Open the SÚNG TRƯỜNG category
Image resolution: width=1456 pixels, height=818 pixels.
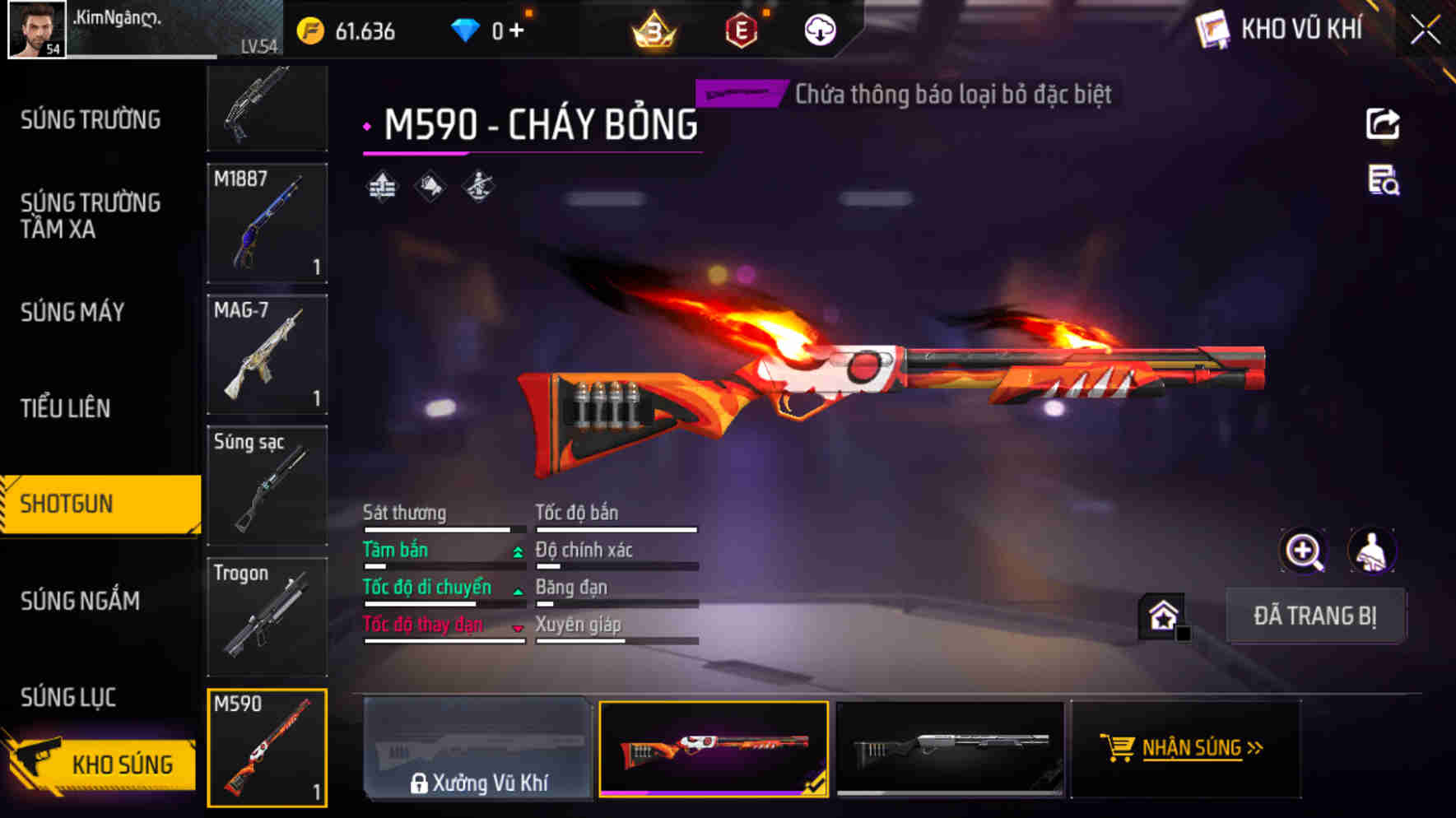[91, 119]
